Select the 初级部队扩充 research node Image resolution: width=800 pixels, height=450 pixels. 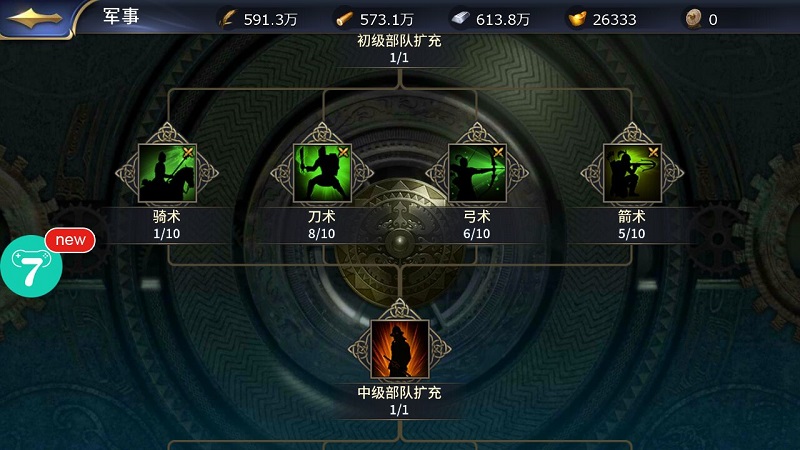[x=398, y=48]
